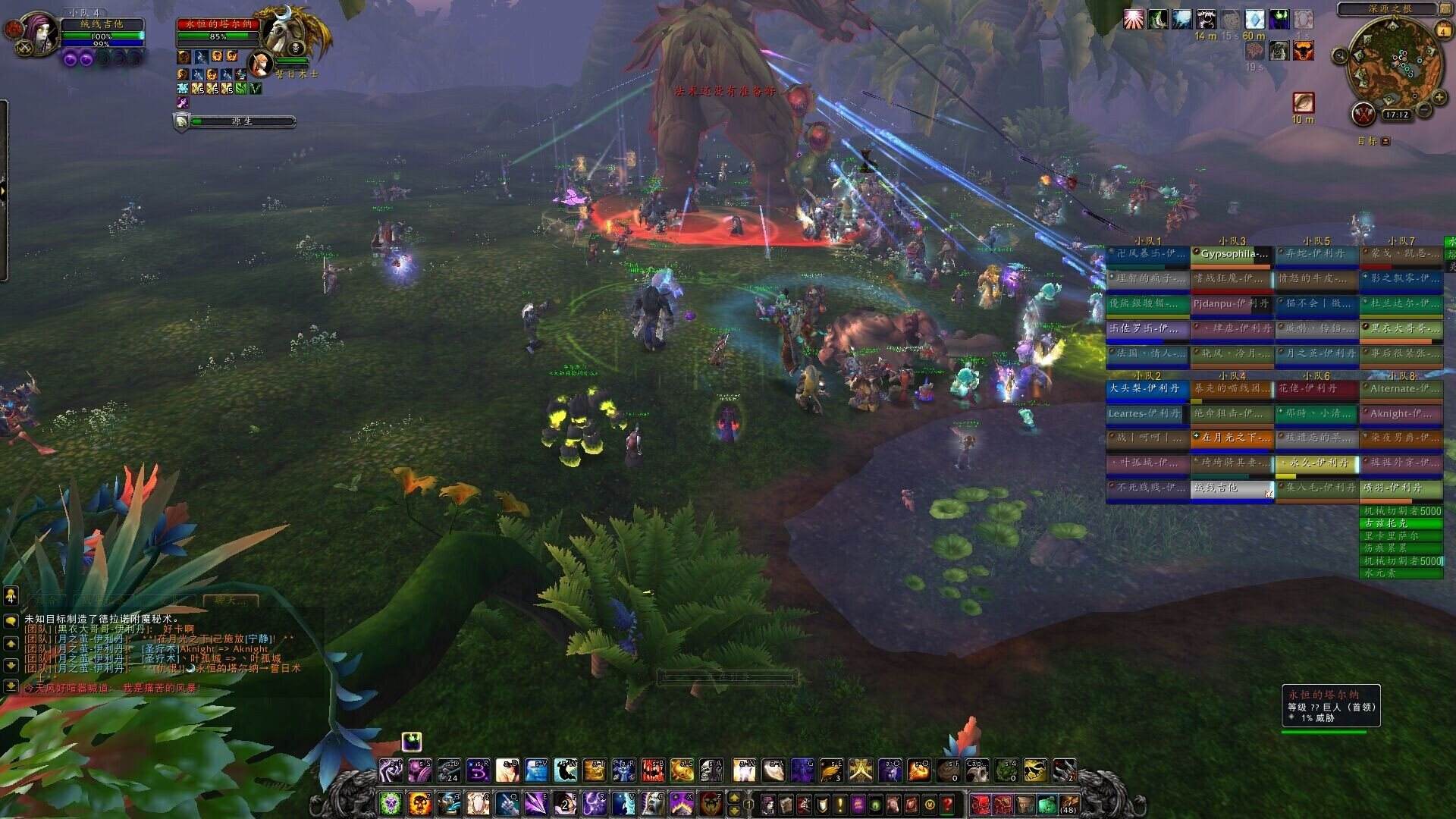Click the social flag showing 4 above the chat window
The width and height of the screenshot is (1456, 819).
pos(10,597)
